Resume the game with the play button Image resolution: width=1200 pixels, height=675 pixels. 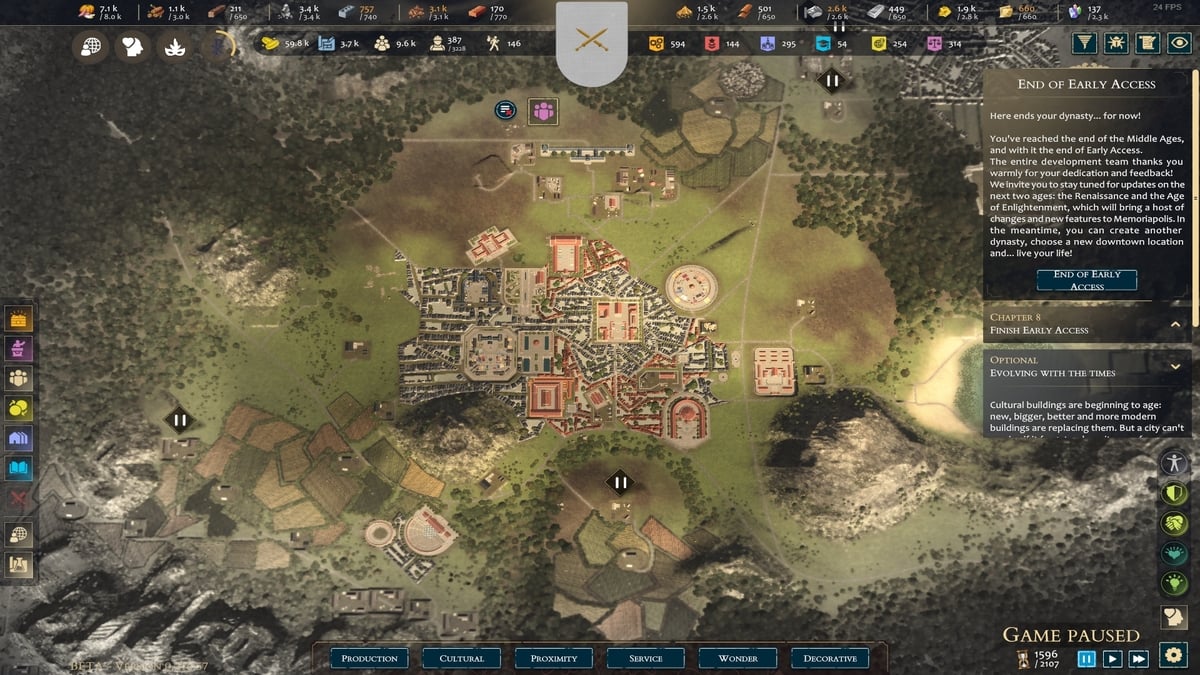click(1112, 658)
